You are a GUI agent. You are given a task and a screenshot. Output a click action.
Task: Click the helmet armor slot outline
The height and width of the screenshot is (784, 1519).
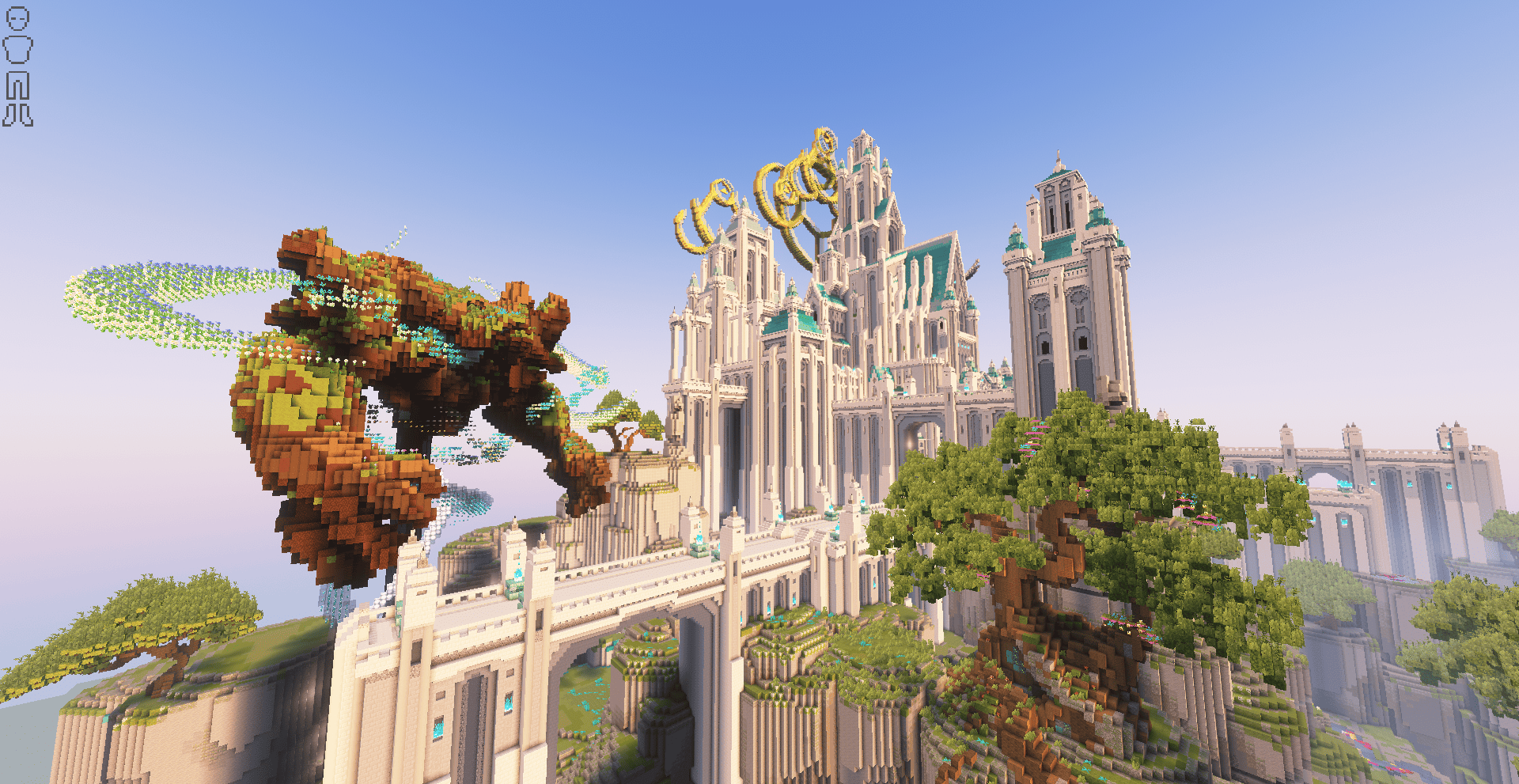[17, 19]
